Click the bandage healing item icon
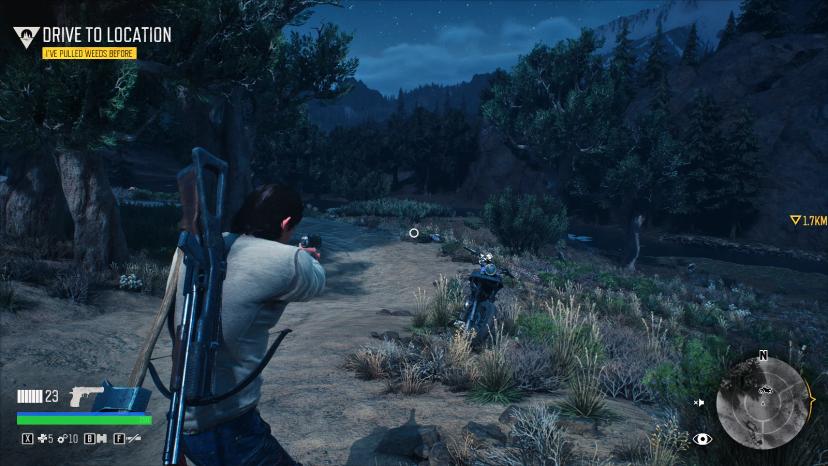 click(43, 438)
